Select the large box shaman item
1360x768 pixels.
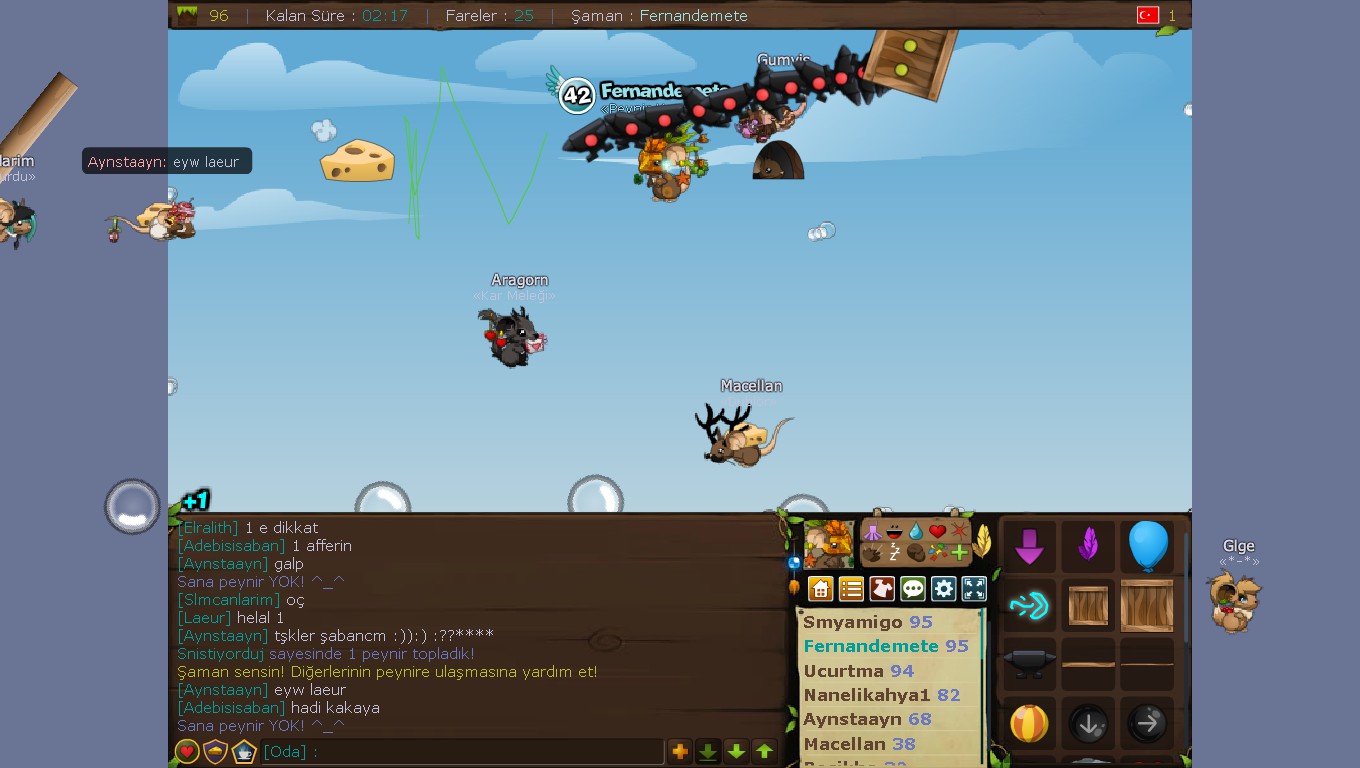[x=1148, y=606]
